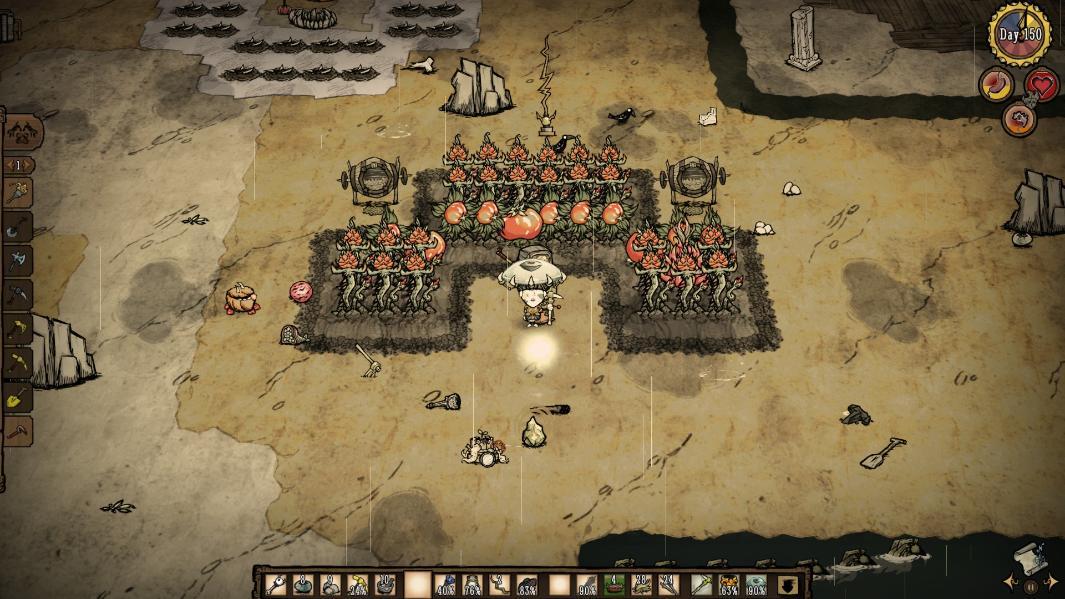Choose the hammer pinned recipe
This screenshot has height=599, width=1065.
[x=18, y=431]
